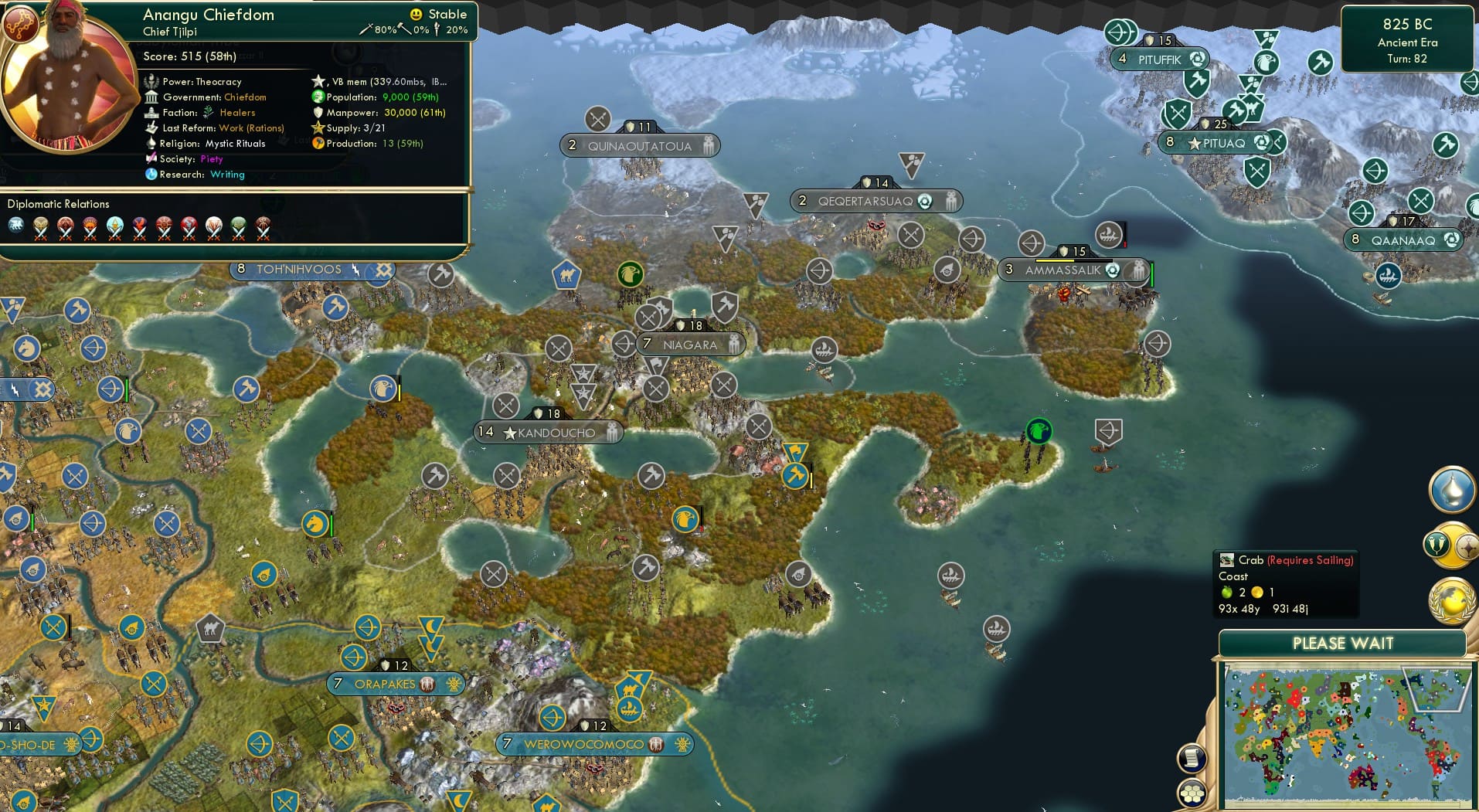Open the religion overlay icon on right edge
This screenshot has width=1479, height=812.
[1435, 543]
